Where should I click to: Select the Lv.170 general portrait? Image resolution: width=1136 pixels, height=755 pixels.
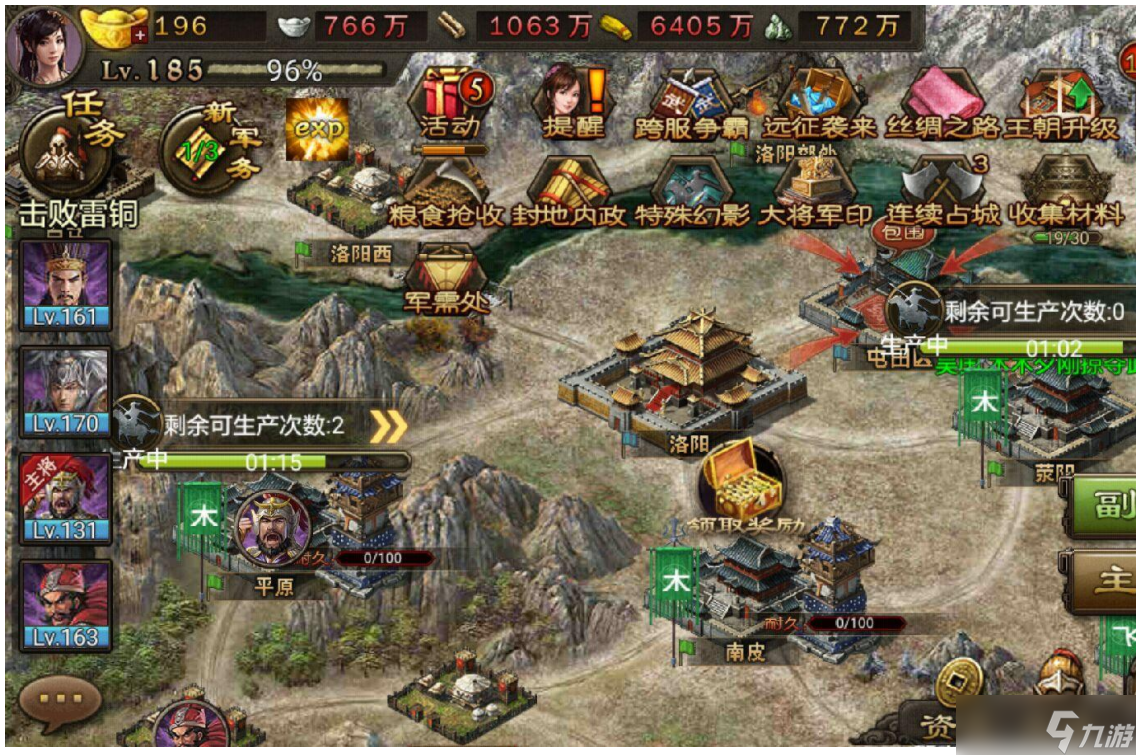65,392
